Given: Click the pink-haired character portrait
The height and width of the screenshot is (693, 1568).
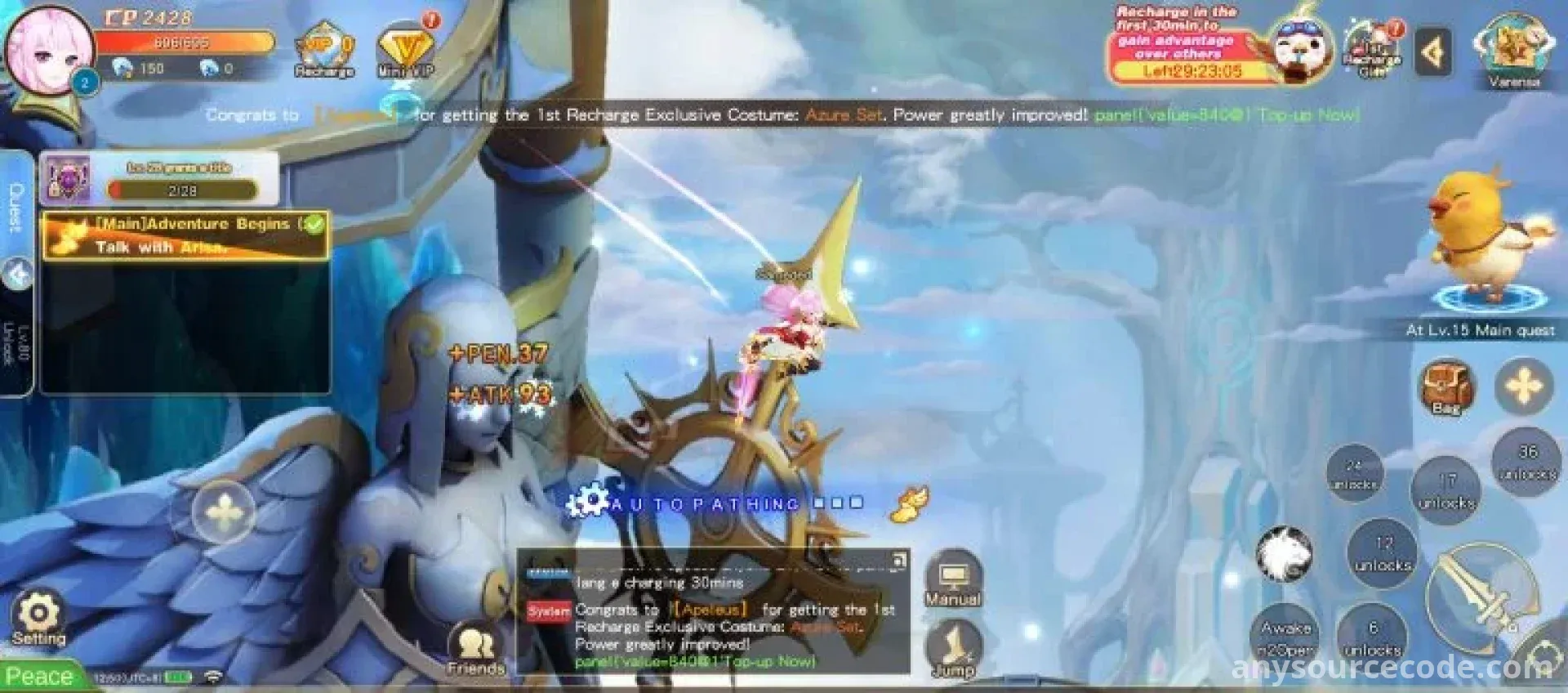Looking at the screenshot, I should (x=49, y=49).
